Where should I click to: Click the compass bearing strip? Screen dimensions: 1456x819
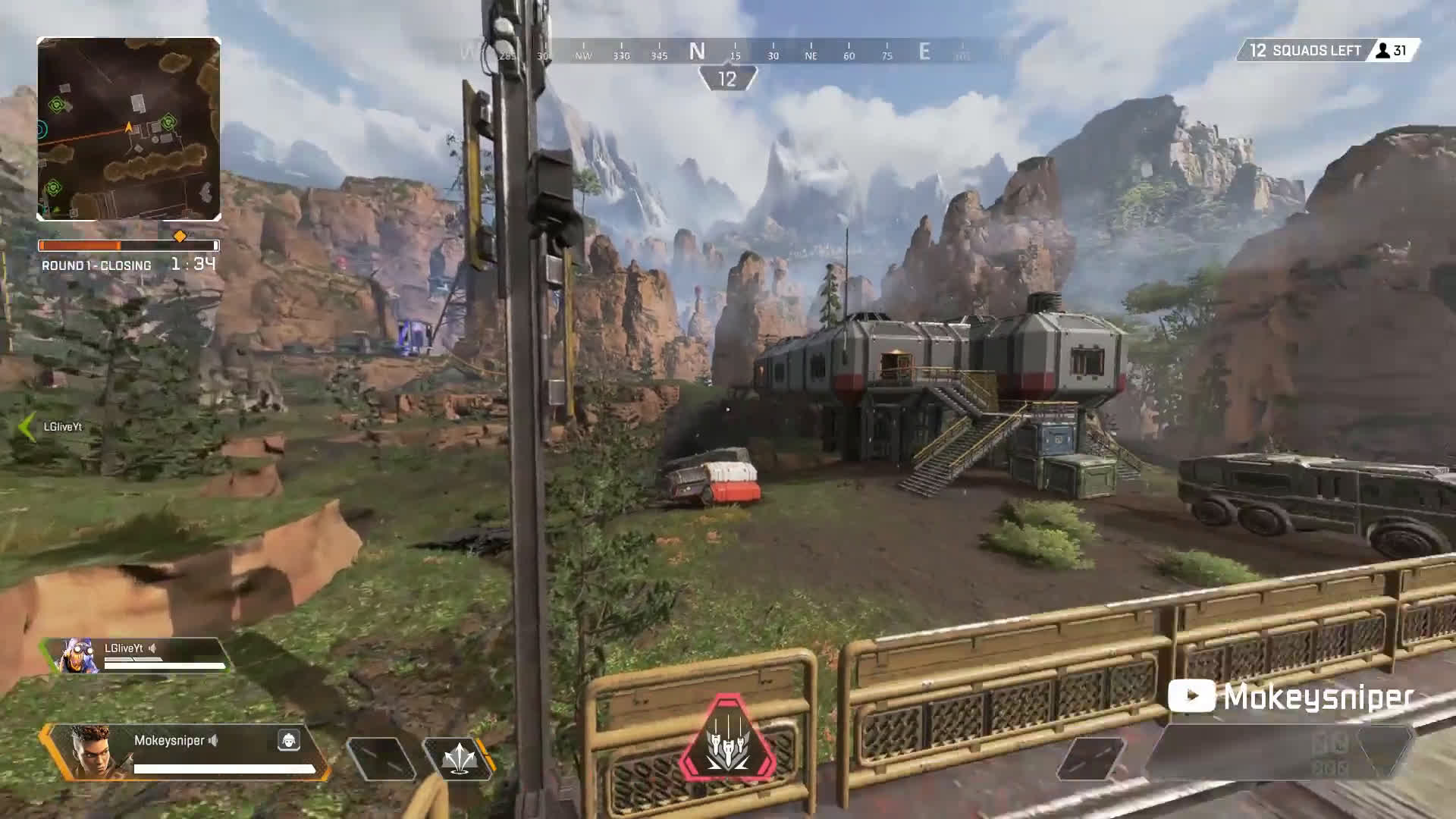tap(728, 52)
